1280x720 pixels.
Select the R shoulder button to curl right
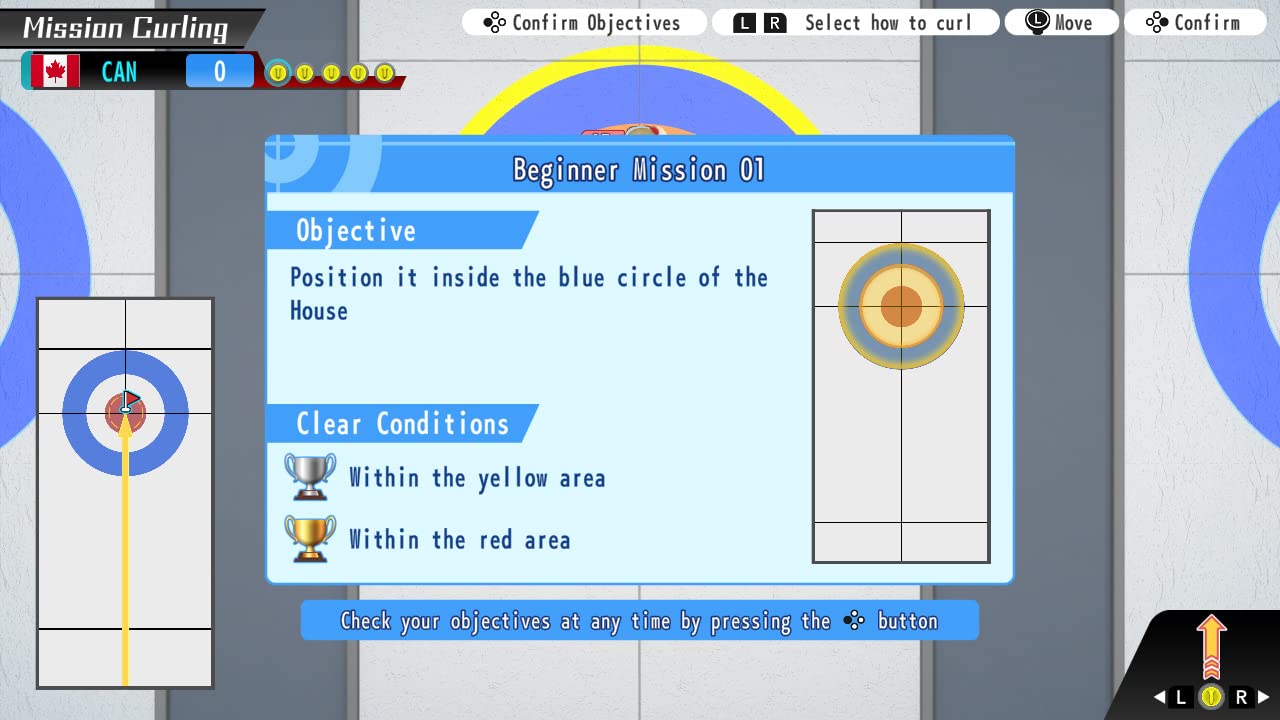pos(1241,696)
